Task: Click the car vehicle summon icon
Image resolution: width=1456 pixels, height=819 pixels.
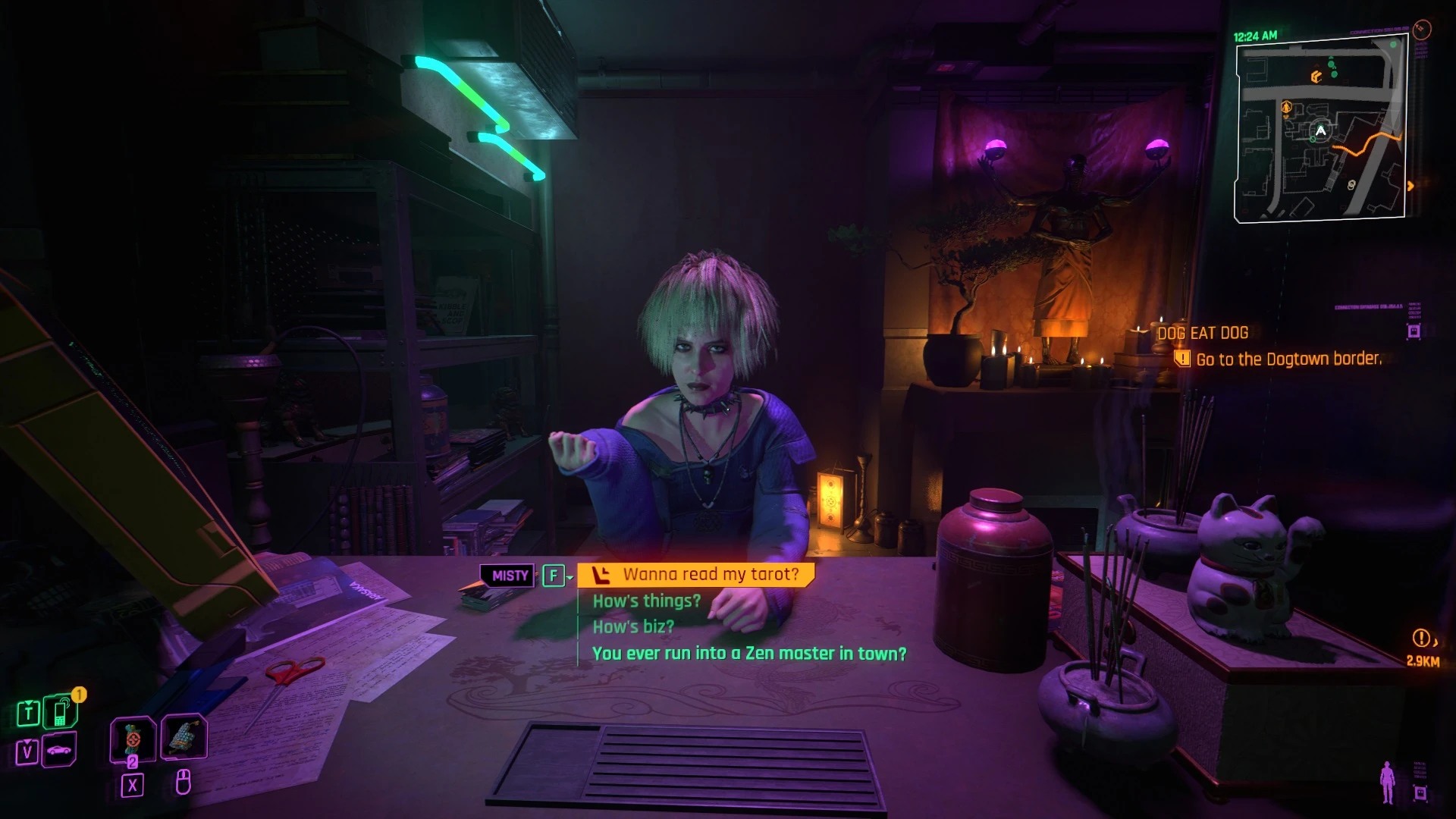Action: point(59,751)
